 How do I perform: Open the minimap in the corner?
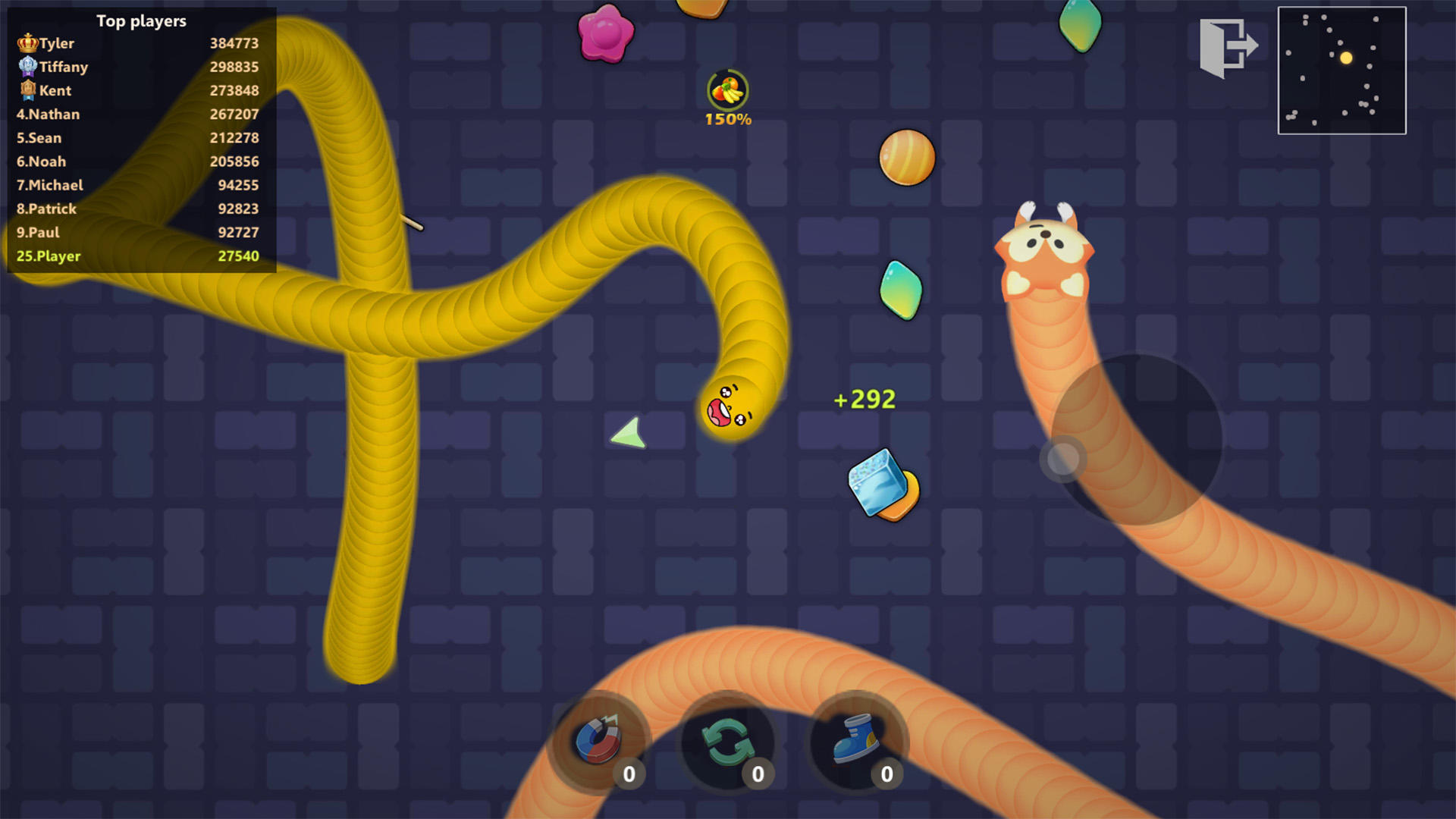[1341, 70]
